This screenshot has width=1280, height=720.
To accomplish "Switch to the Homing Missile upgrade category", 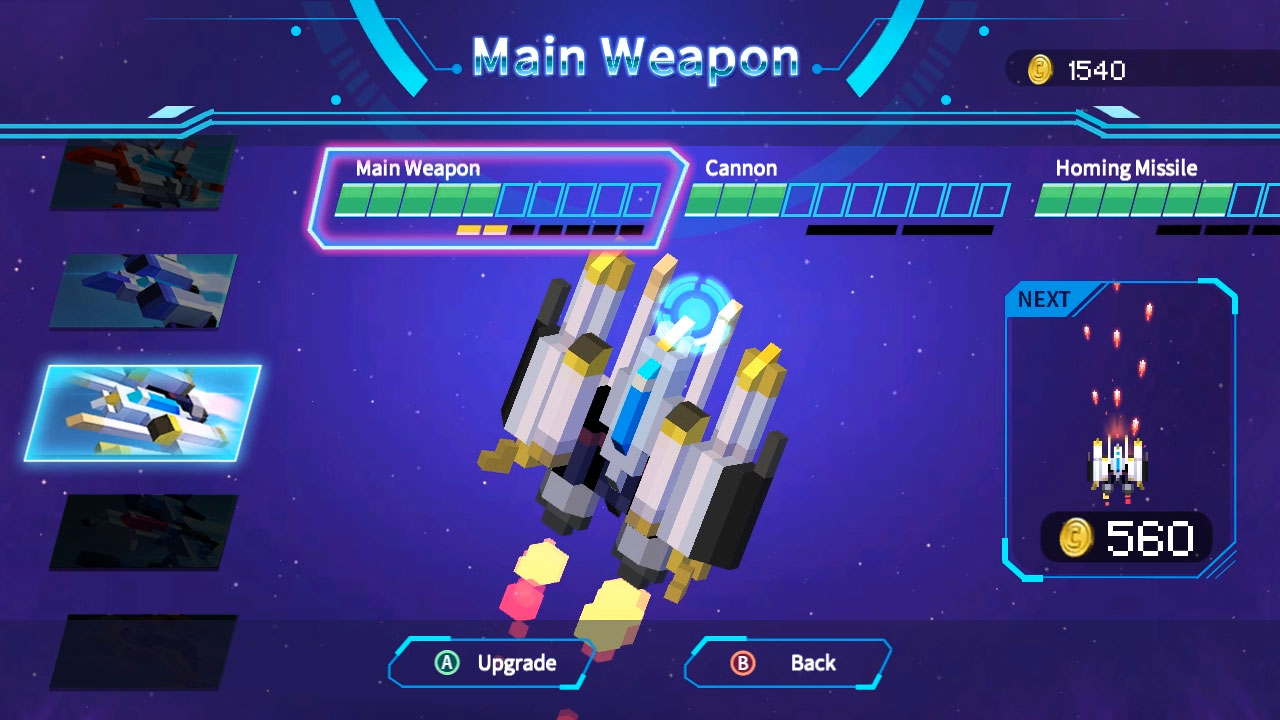I will point(1126,168).
